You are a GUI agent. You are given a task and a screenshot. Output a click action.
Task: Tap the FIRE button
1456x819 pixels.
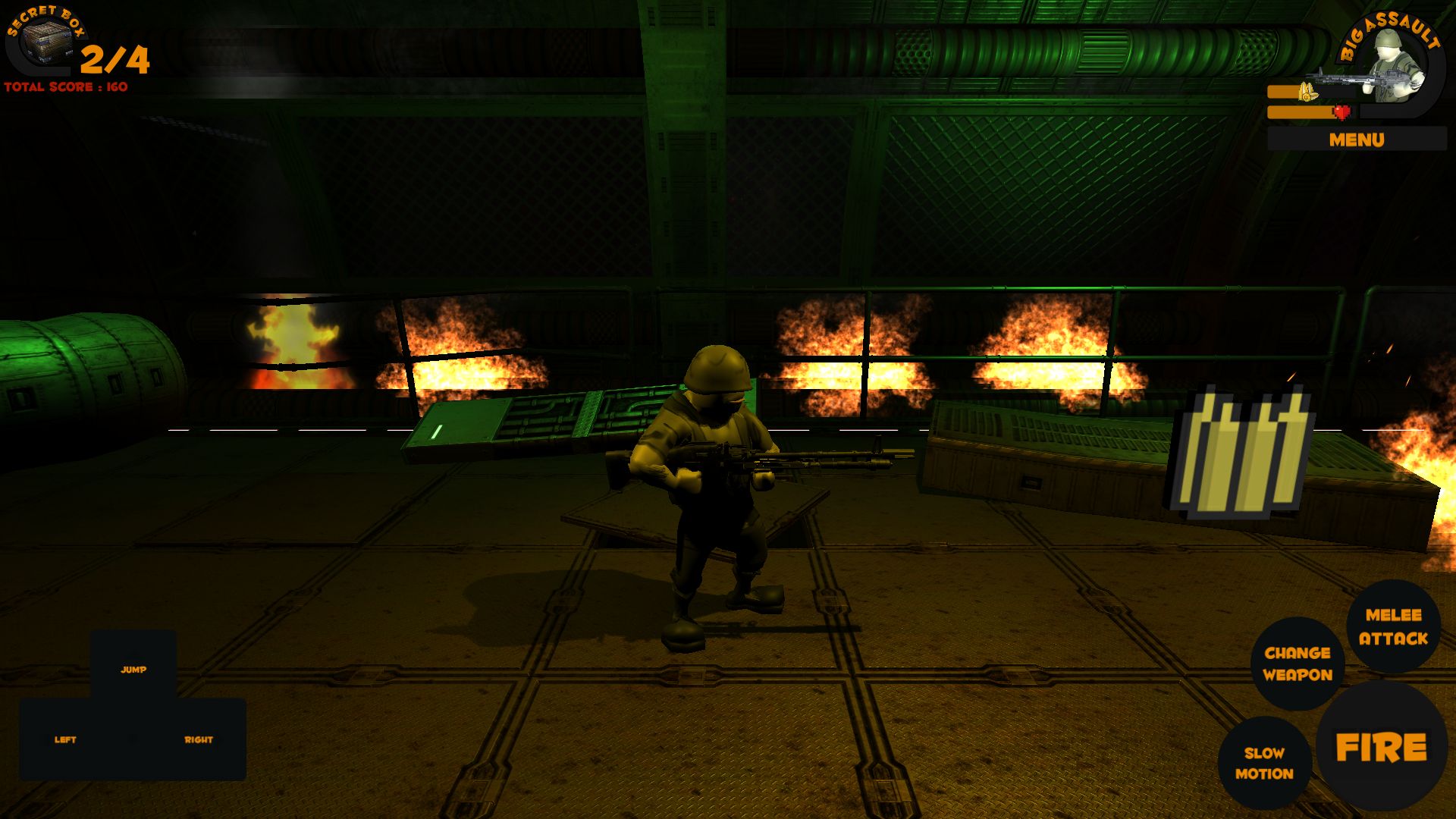[1381, 747]
